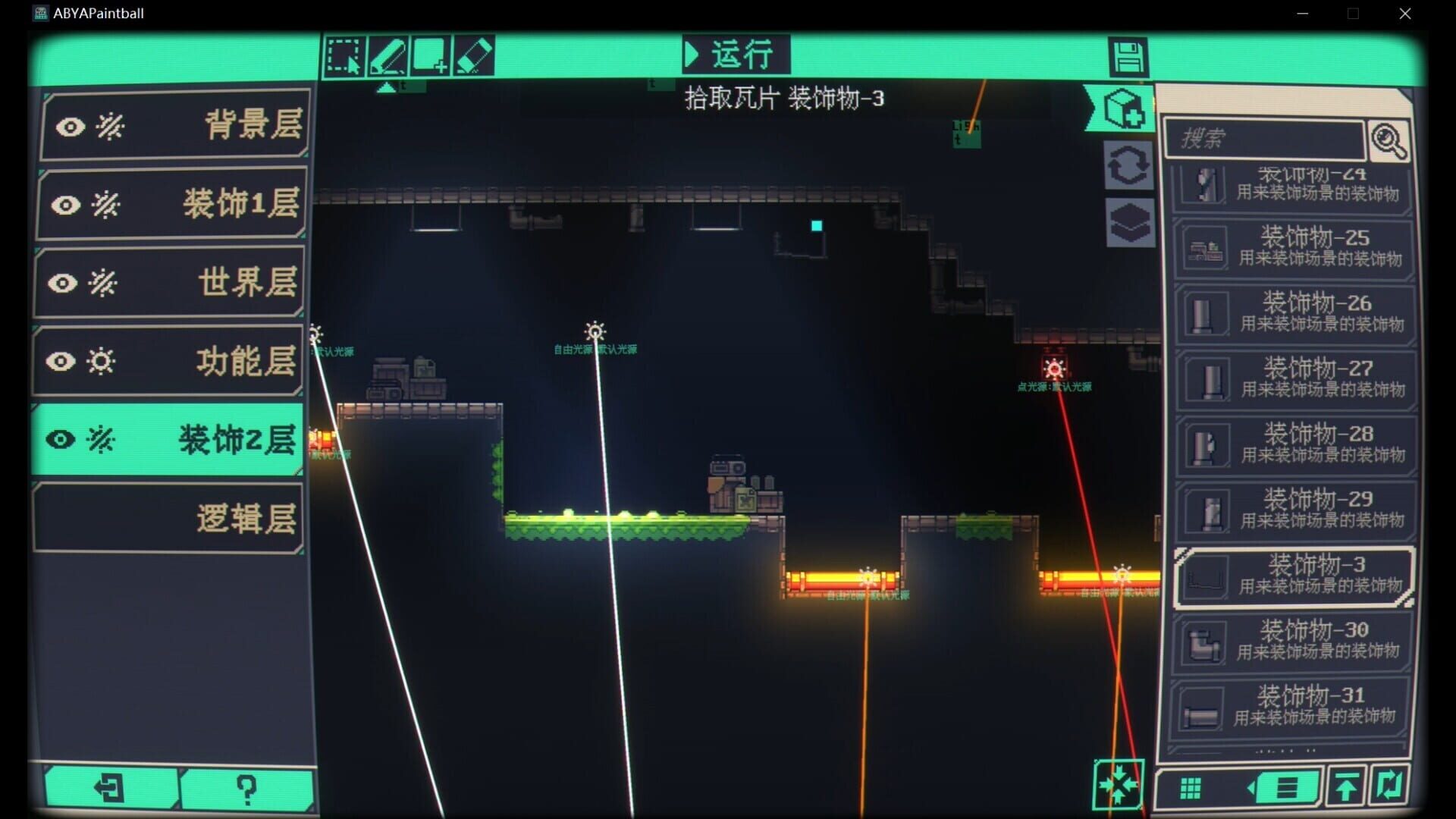Click the rotate/refresh icon below the cube
The image size is (1456, 819).
coord(1128,166)
